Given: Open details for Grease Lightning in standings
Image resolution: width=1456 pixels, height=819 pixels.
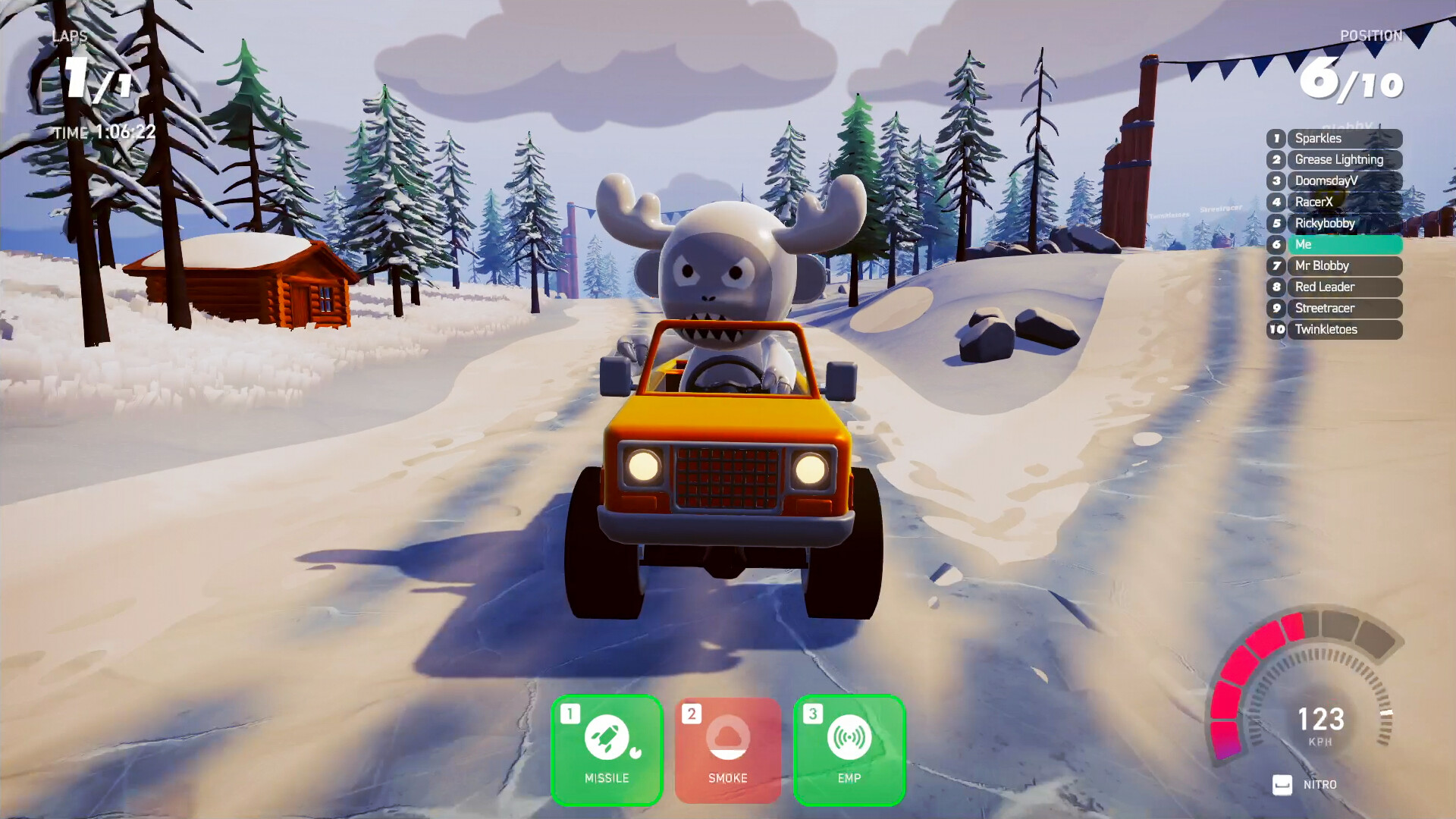Looking at the screenshot, I should (1345, 159).
